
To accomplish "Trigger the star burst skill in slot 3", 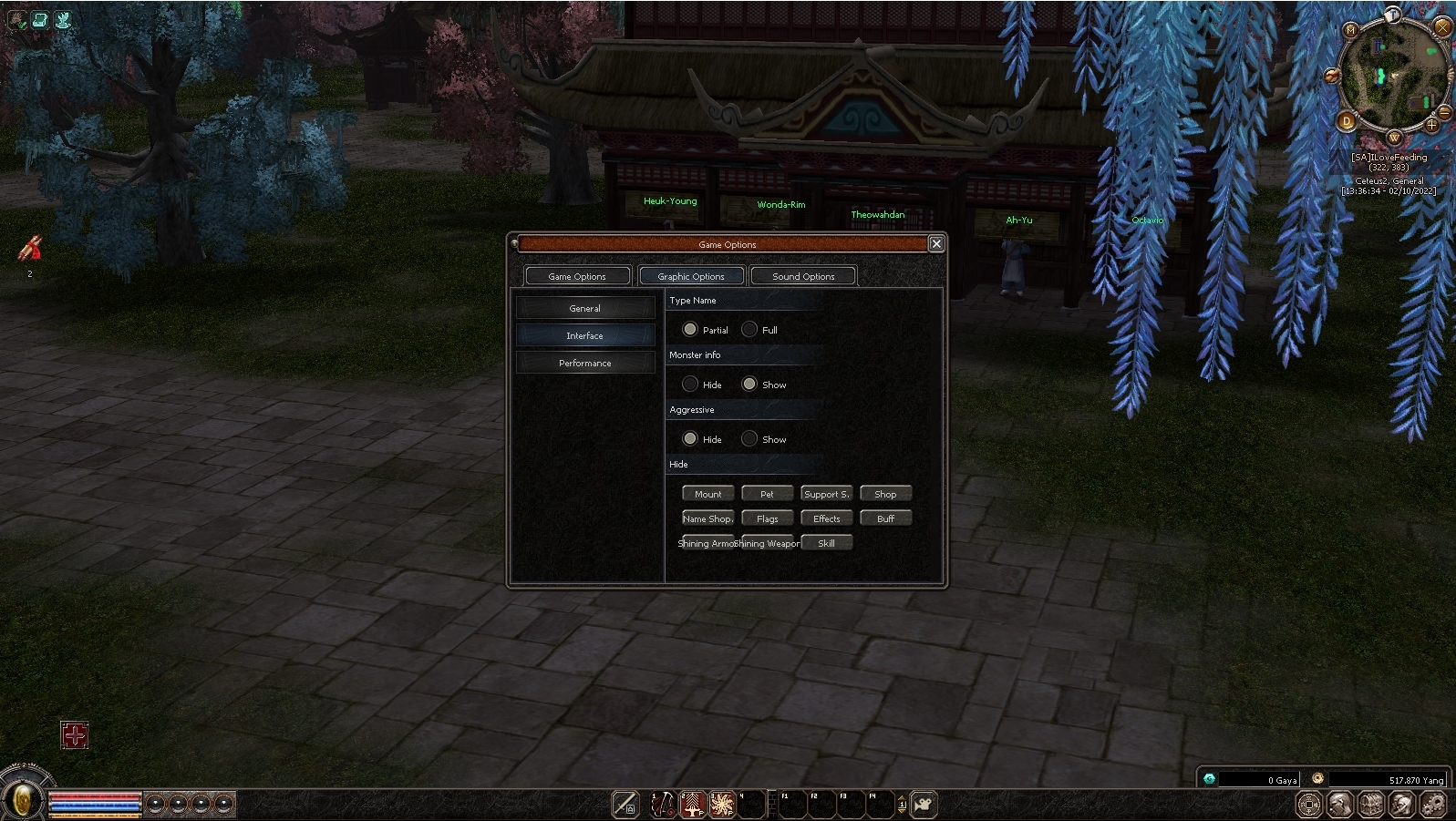I will click(x=722, y=804).
